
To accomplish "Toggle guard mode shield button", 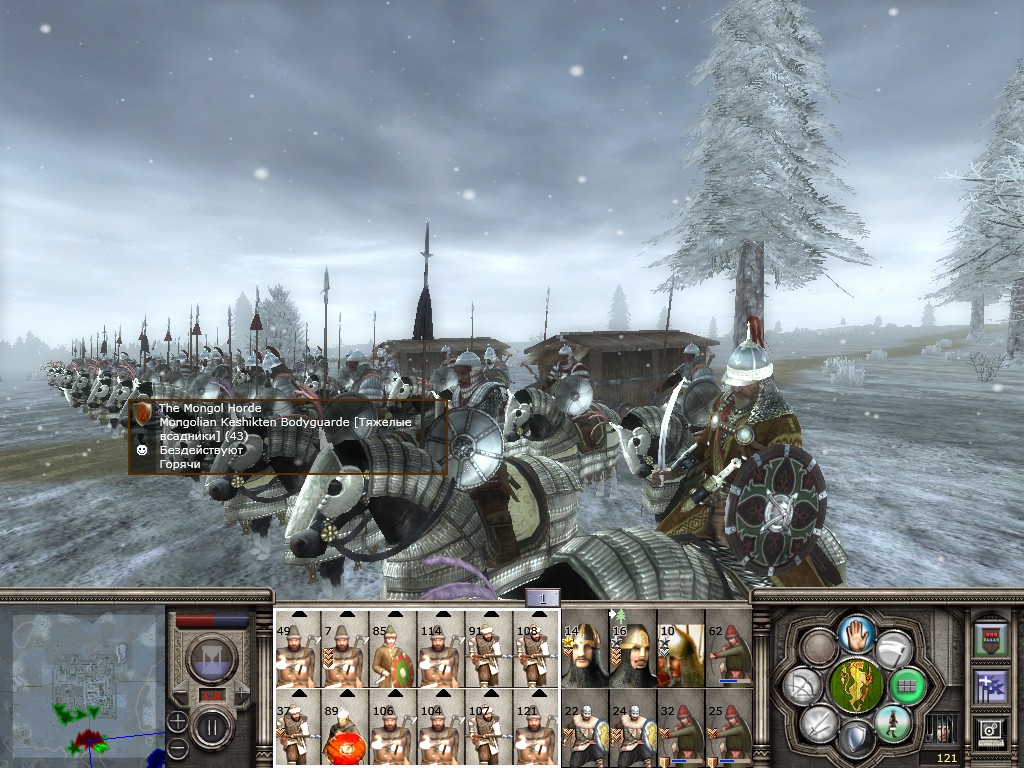I will point(855,741).
